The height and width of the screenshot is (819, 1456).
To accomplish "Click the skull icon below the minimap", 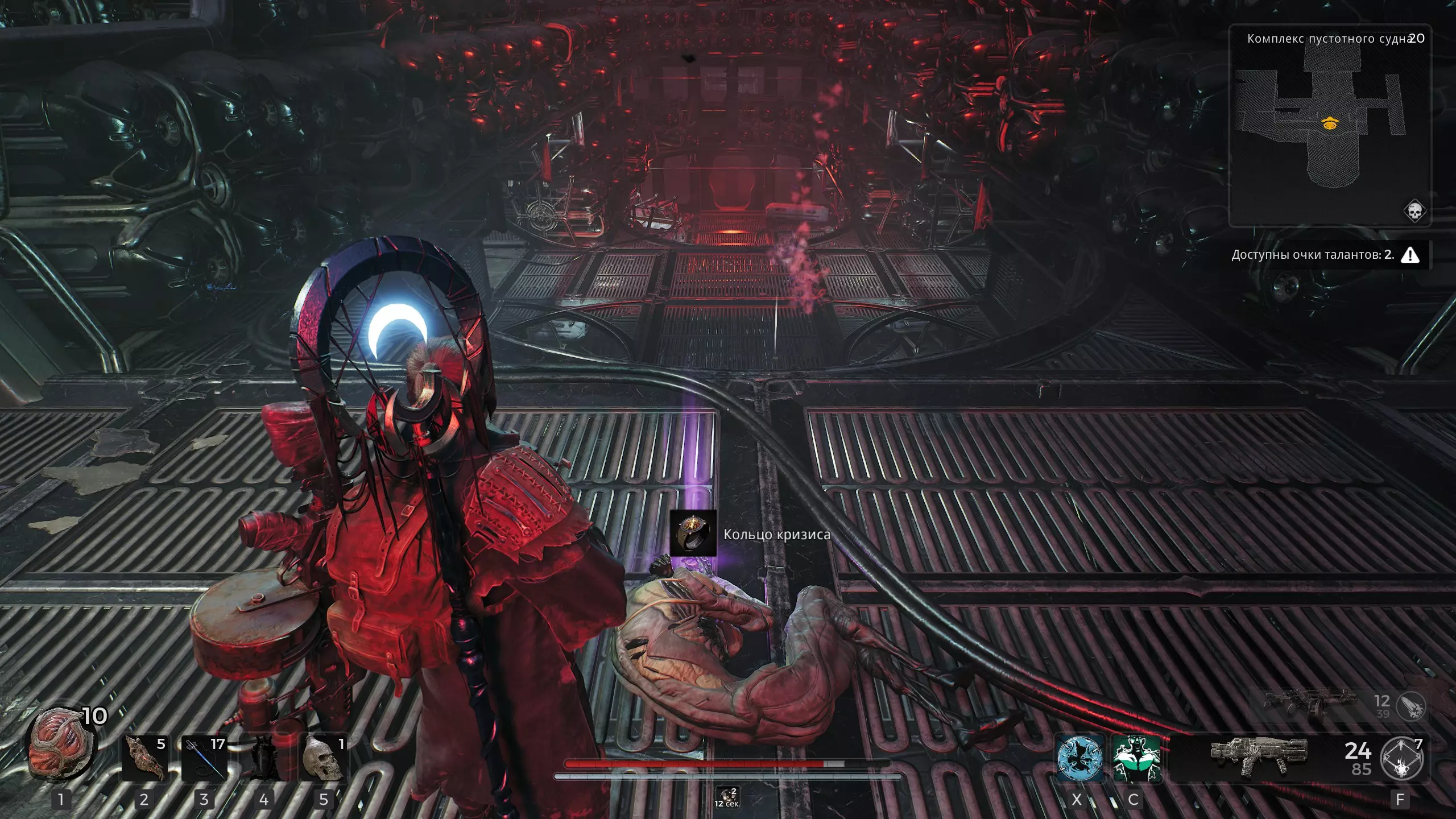I will click(x=1414, y=212).
